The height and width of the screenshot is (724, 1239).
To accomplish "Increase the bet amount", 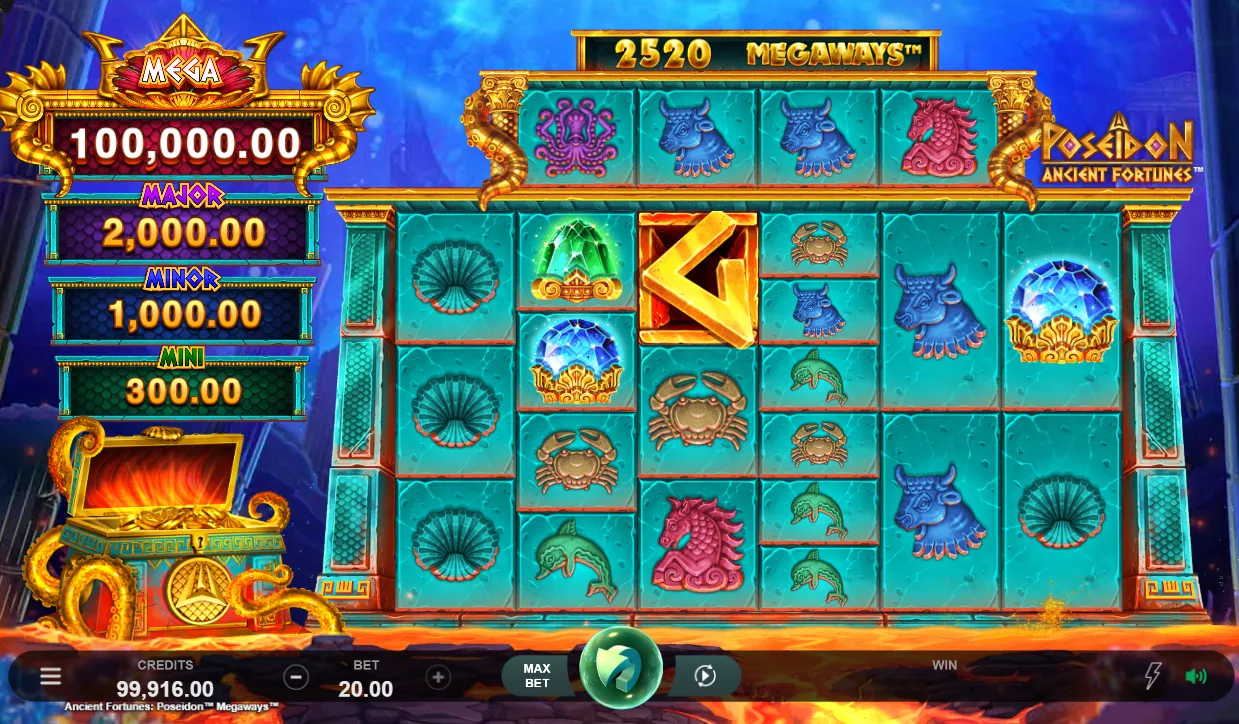I will tap(438, 677).
